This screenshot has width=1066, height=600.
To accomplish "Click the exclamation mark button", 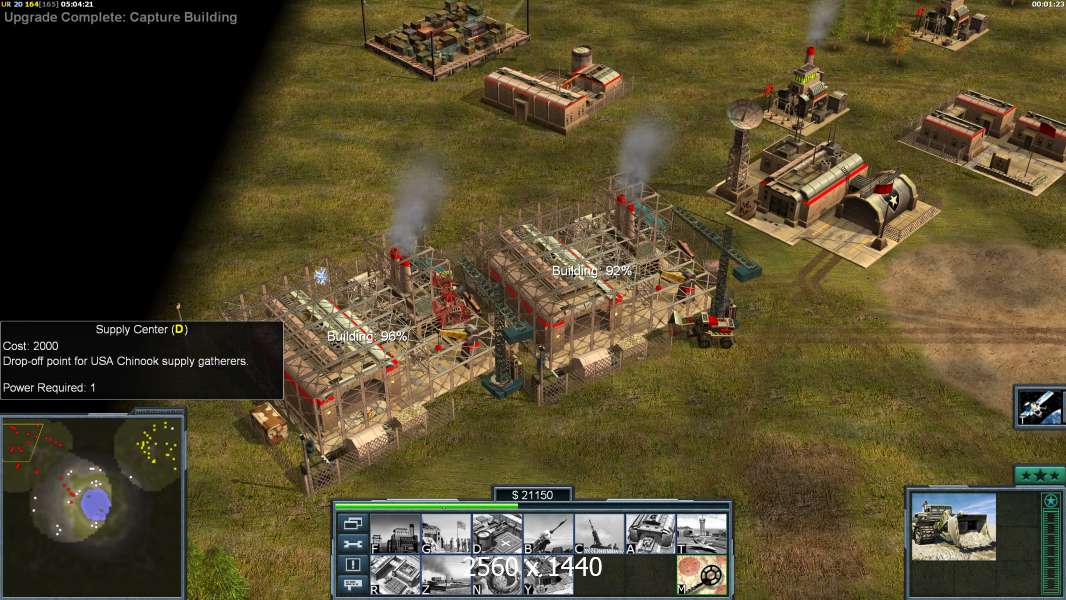I will [352, 564].
